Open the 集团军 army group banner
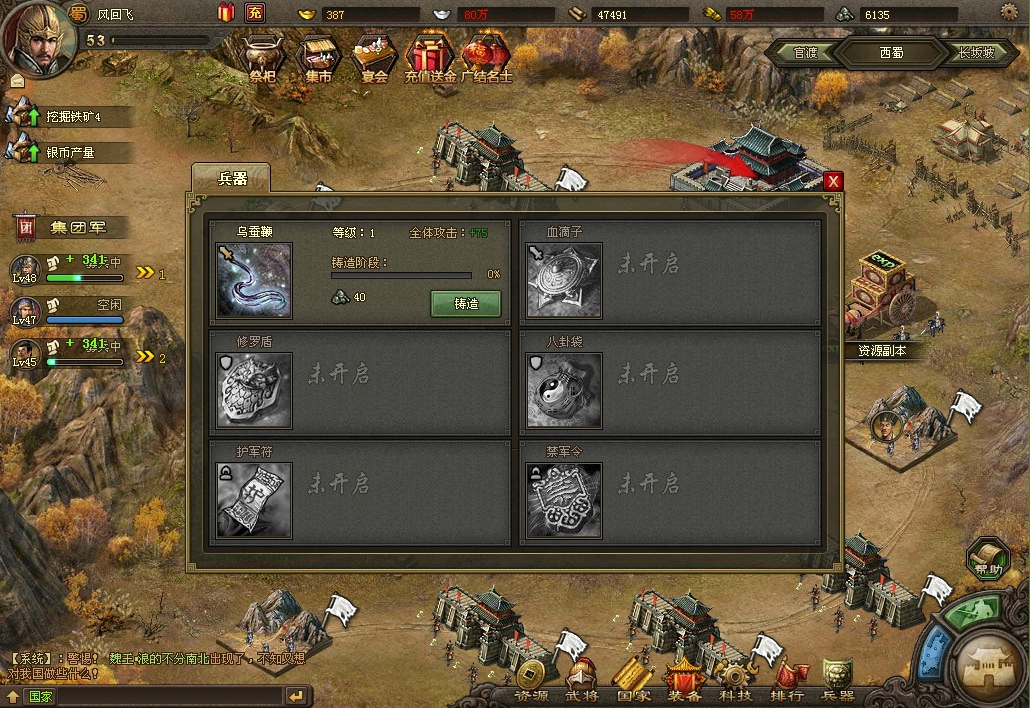Viewport: 1030px width, 708px height. [x=72, y=227]
